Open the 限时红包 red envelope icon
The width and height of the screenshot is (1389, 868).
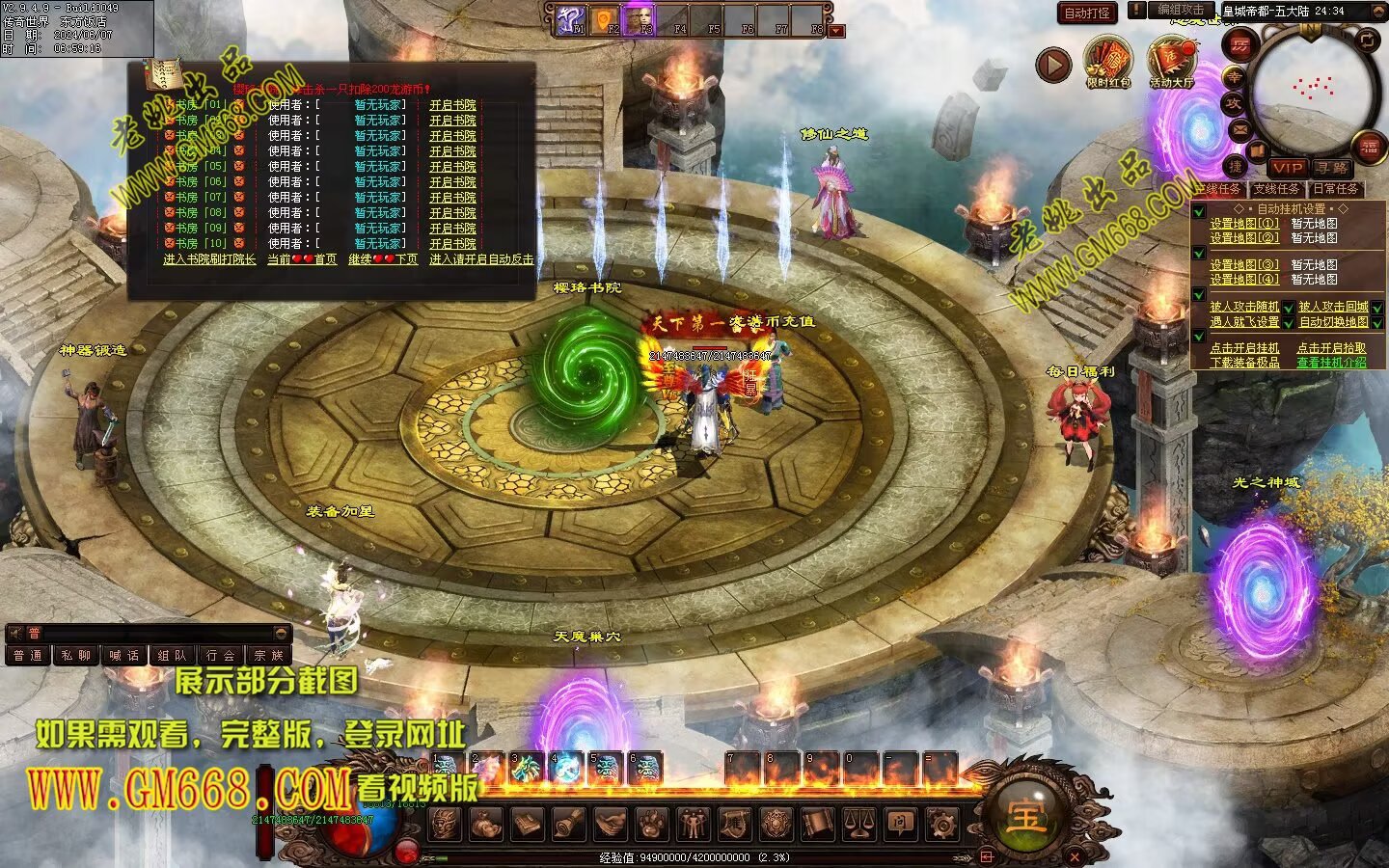[1107, 62]
